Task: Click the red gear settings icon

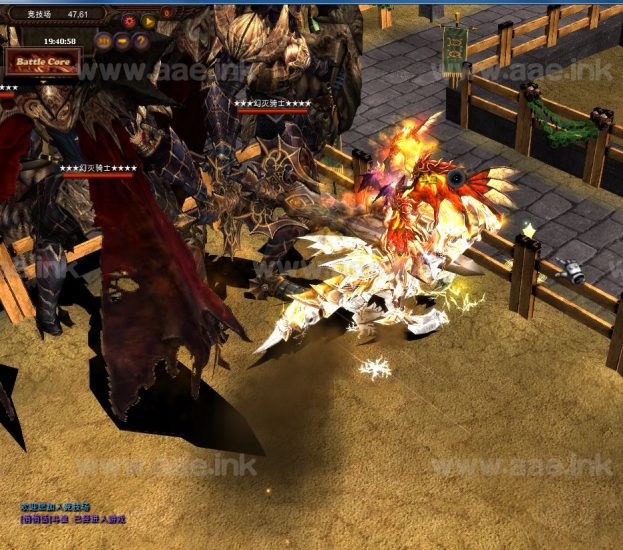Action: [x=129, y=20]
